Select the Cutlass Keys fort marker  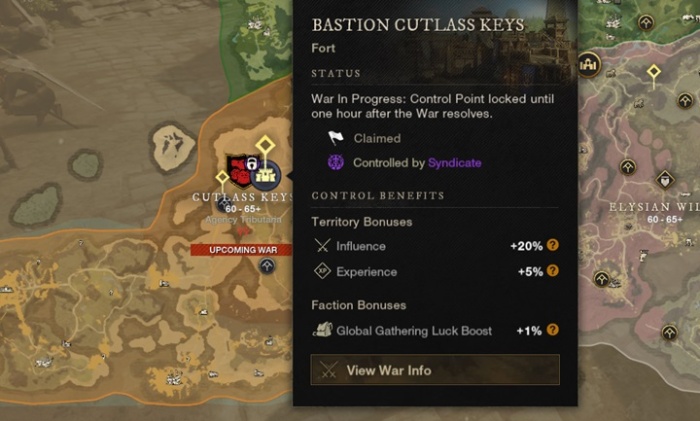[x=267, y=173]
